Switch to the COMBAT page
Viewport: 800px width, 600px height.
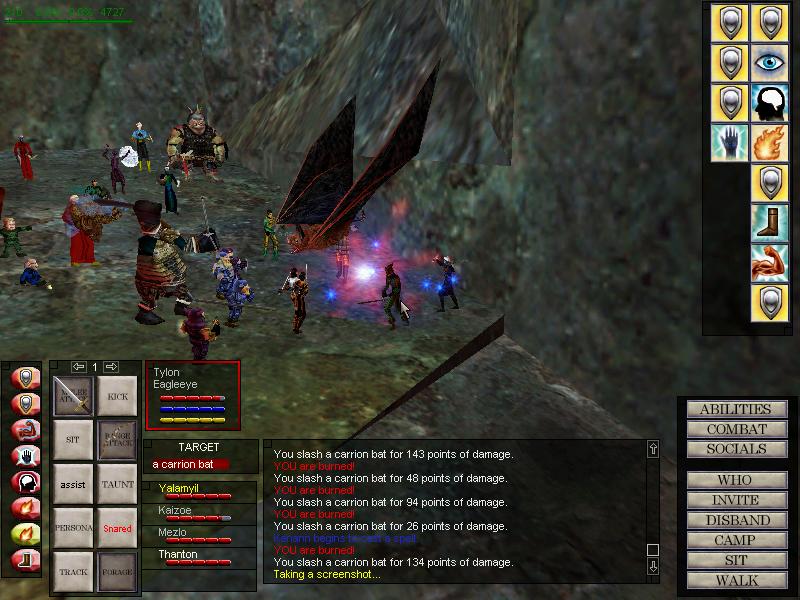tap(735, 429)
